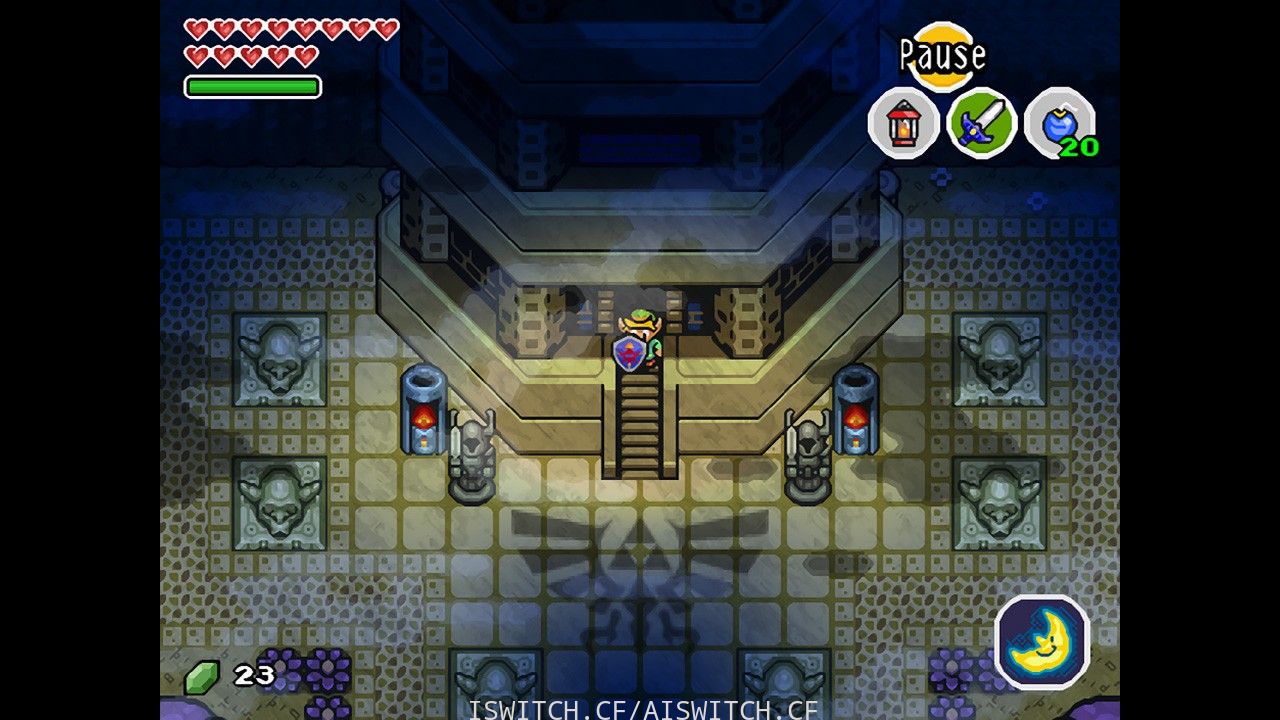Screen dimensions: 1280x720
Task: Activate the sword item slot
Action: 981,124
